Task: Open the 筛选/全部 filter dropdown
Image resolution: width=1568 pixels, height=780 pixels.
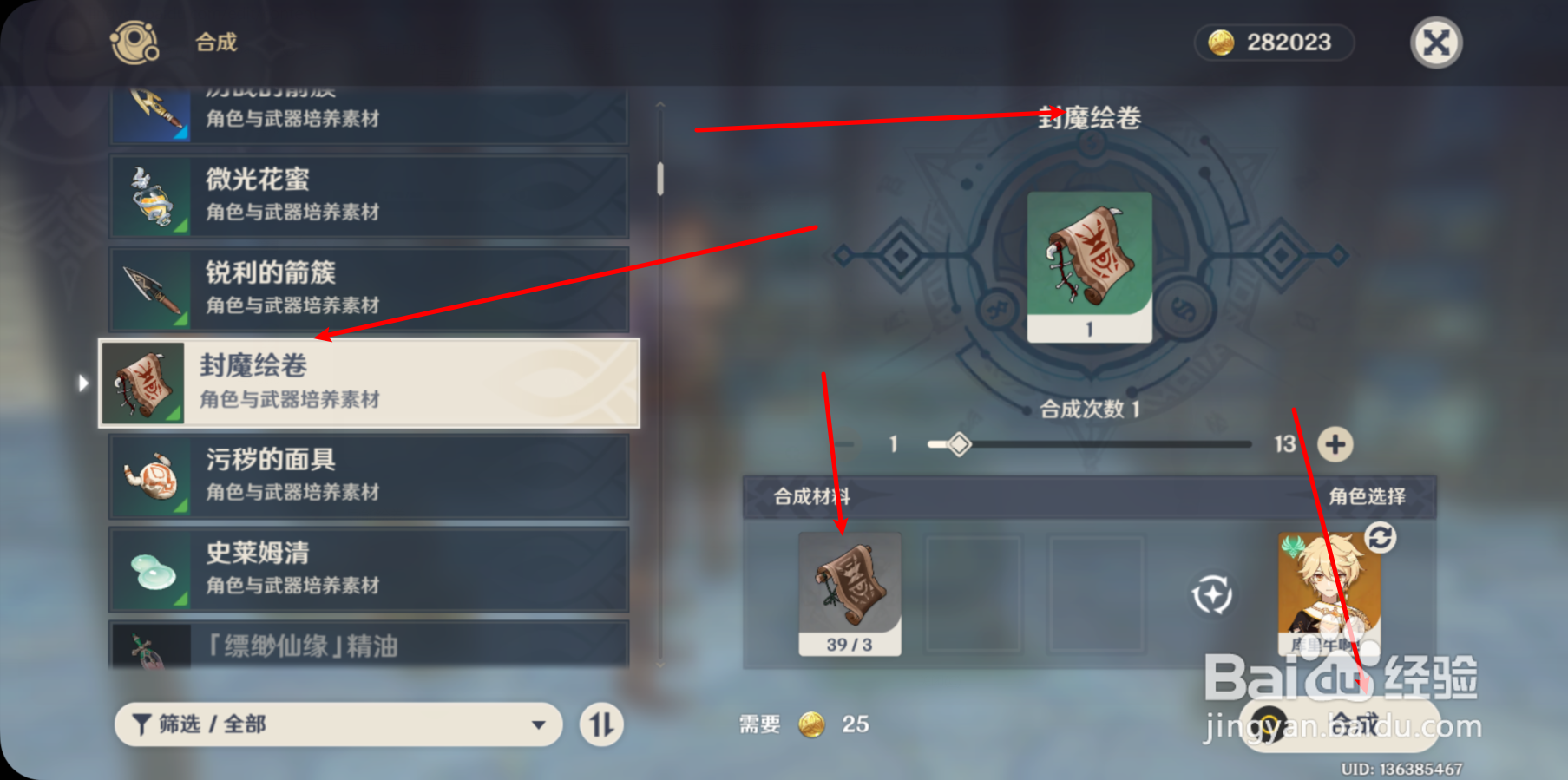Action: click(x=338, y=724)
